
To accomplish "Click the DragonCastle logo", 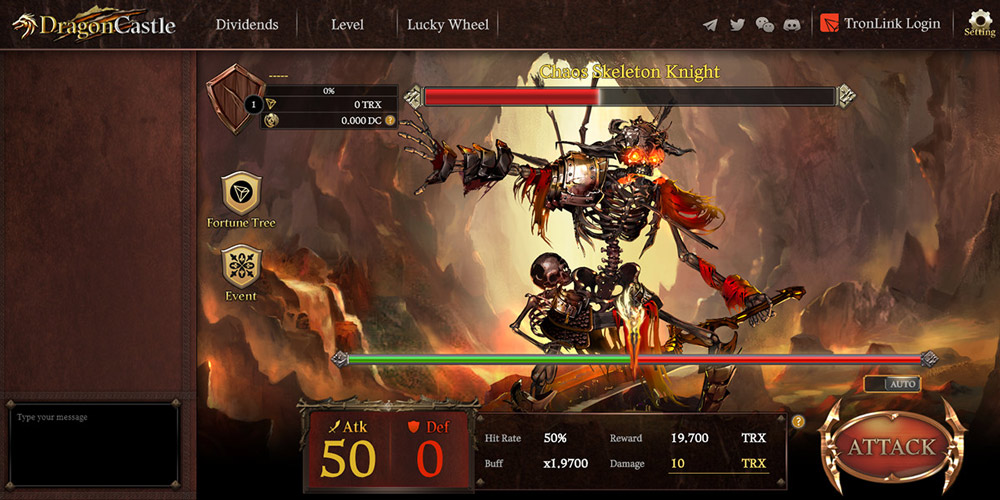I will pos(94,26).
